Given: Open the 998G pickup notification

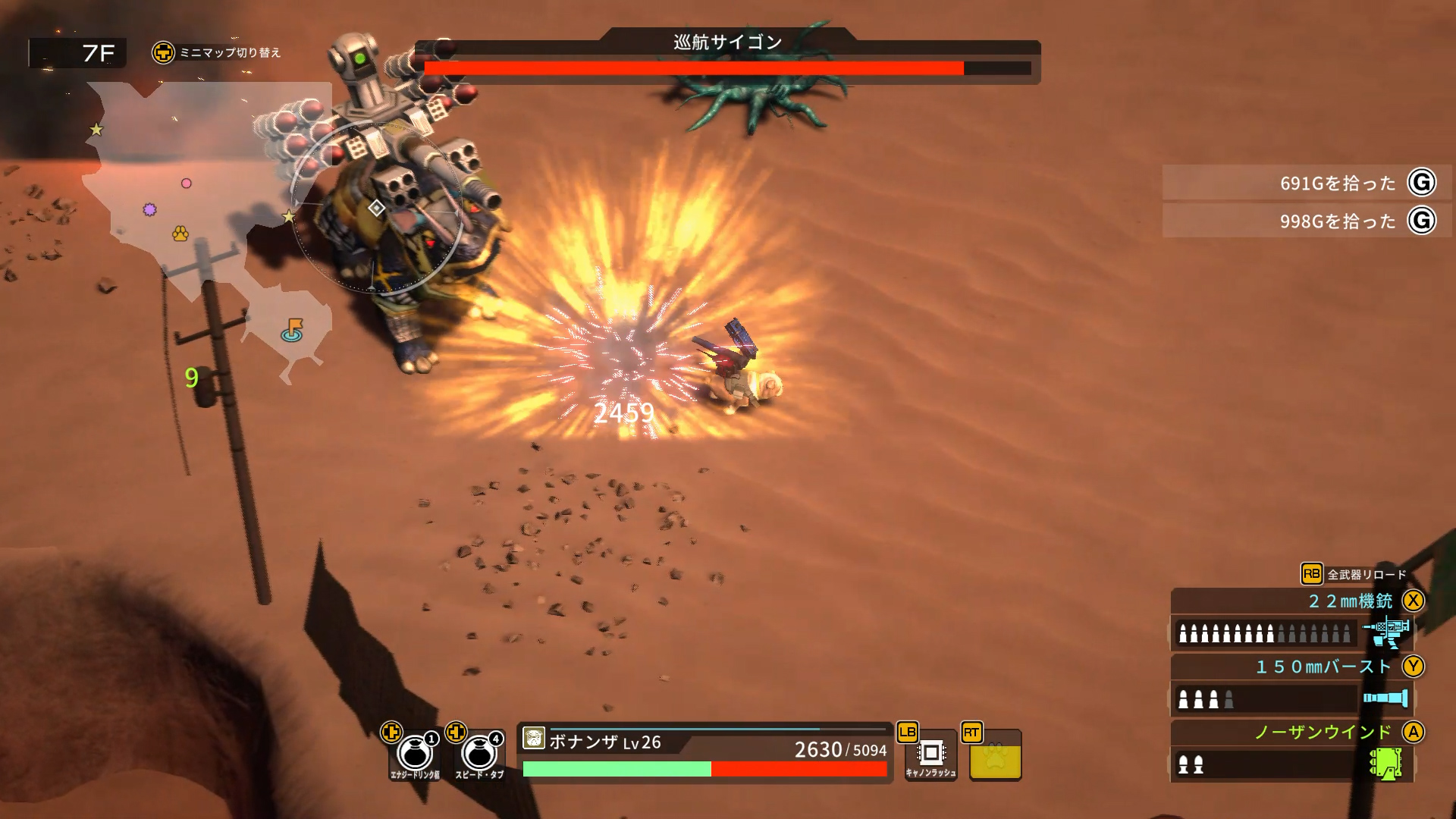Looking at the screenshot, I should (1306, 221).
